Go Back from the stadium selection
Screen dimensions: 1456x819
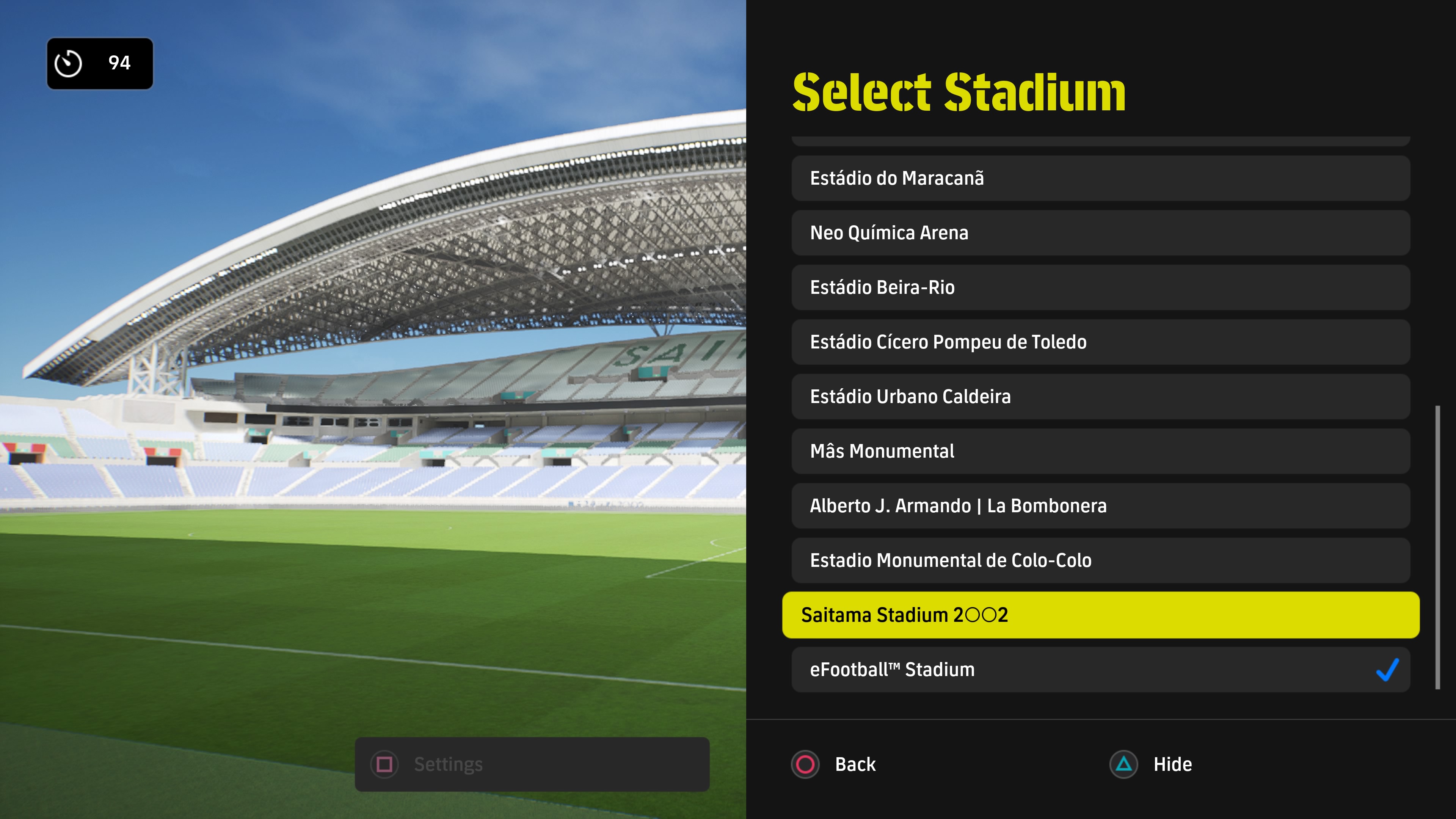click(x=834, y=764)
